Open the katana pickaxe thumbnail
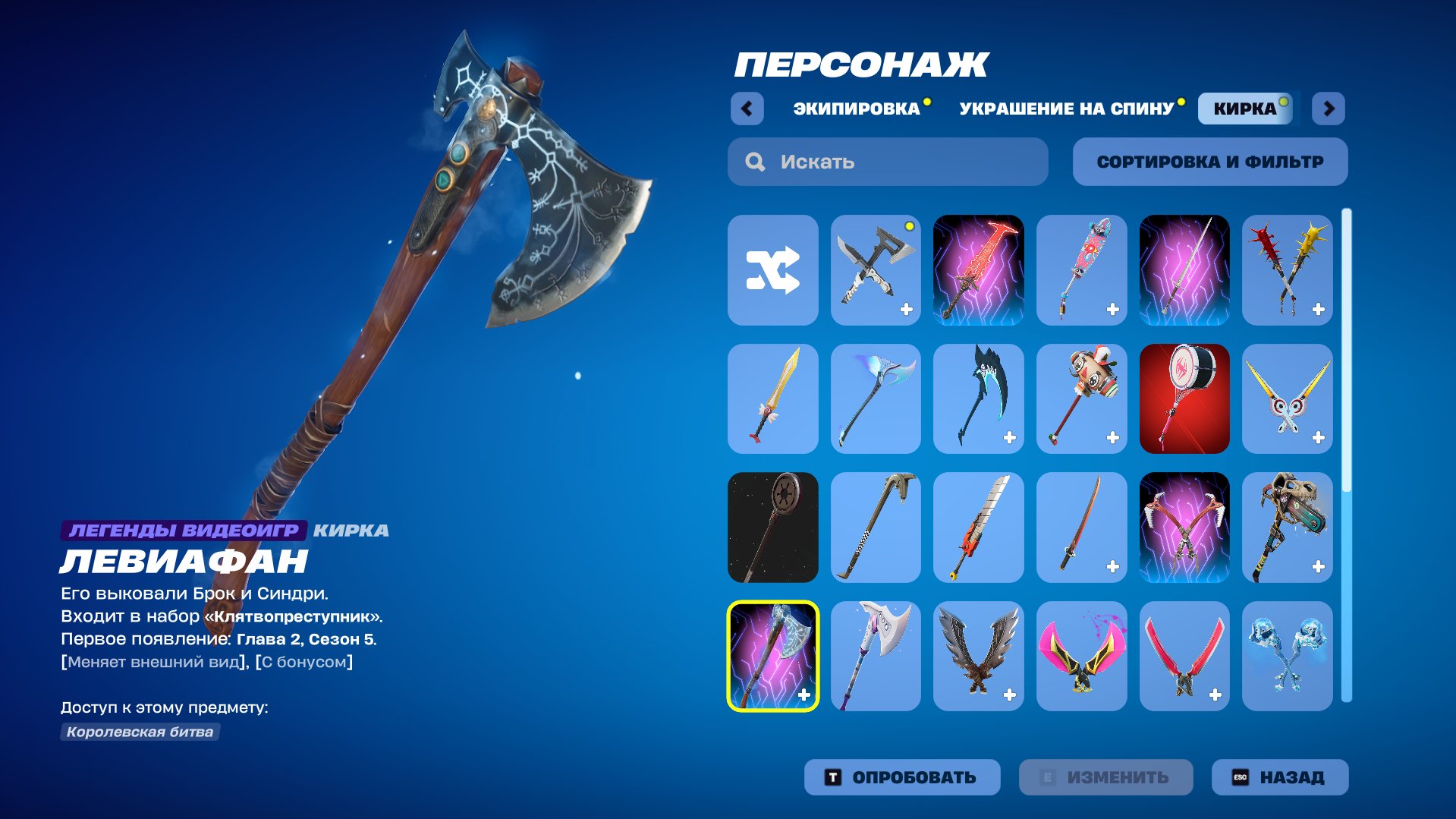Screen dimensions: 1456x819 (x=1081, y=528)
